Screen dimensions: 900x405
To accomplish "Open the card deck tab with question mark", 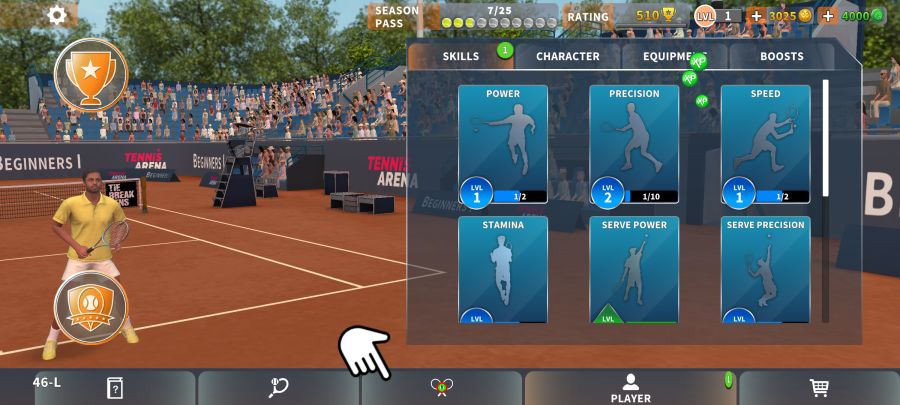I will pyautogui.click(x=115, y=388).
